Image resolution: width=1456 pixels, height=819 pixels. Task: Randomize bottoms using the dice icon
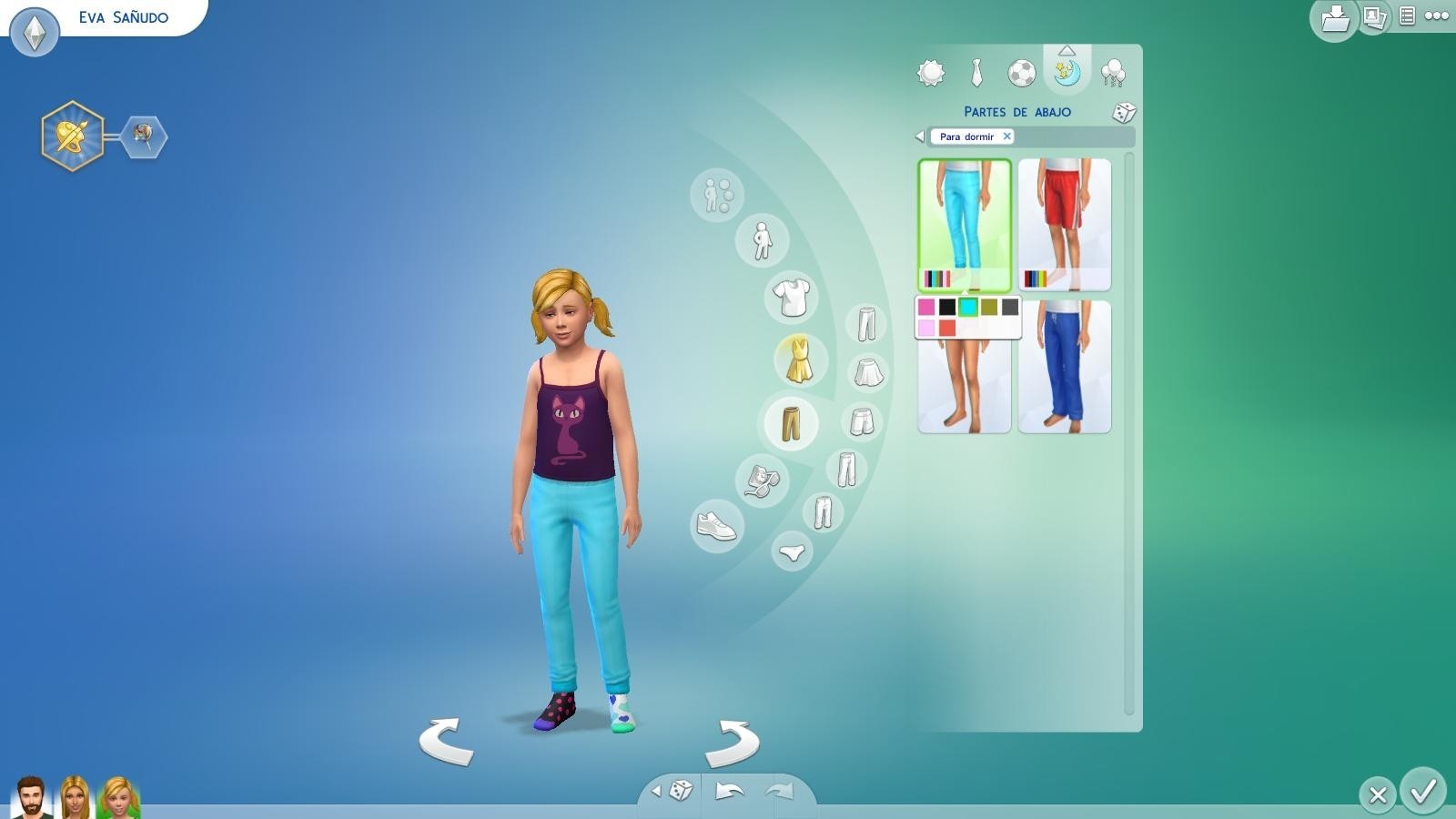click(x=1125, y=111)
